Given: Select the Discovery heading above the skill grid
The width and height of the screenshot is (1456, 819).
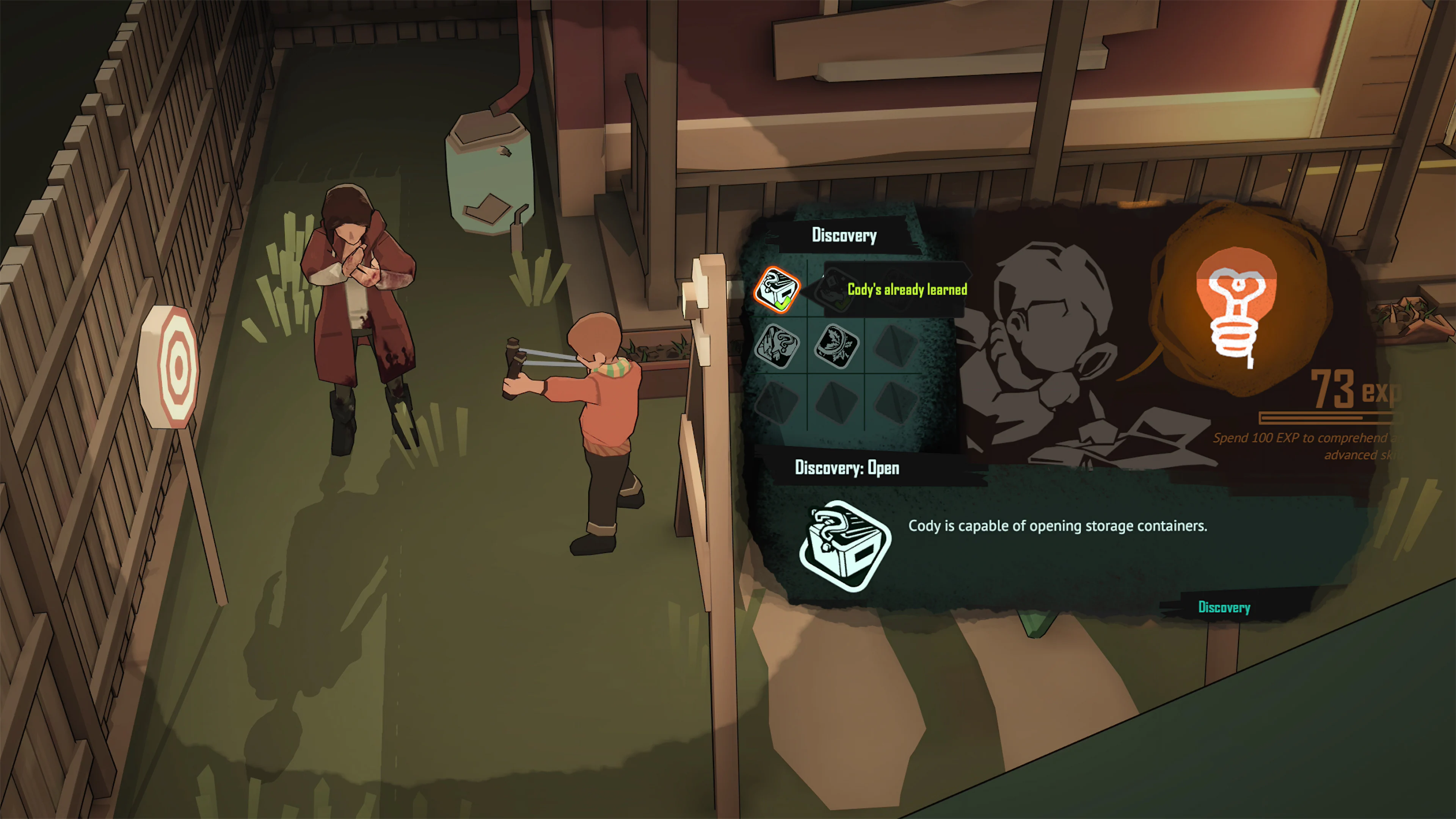Looking at the screenshot, I should 844,236.
